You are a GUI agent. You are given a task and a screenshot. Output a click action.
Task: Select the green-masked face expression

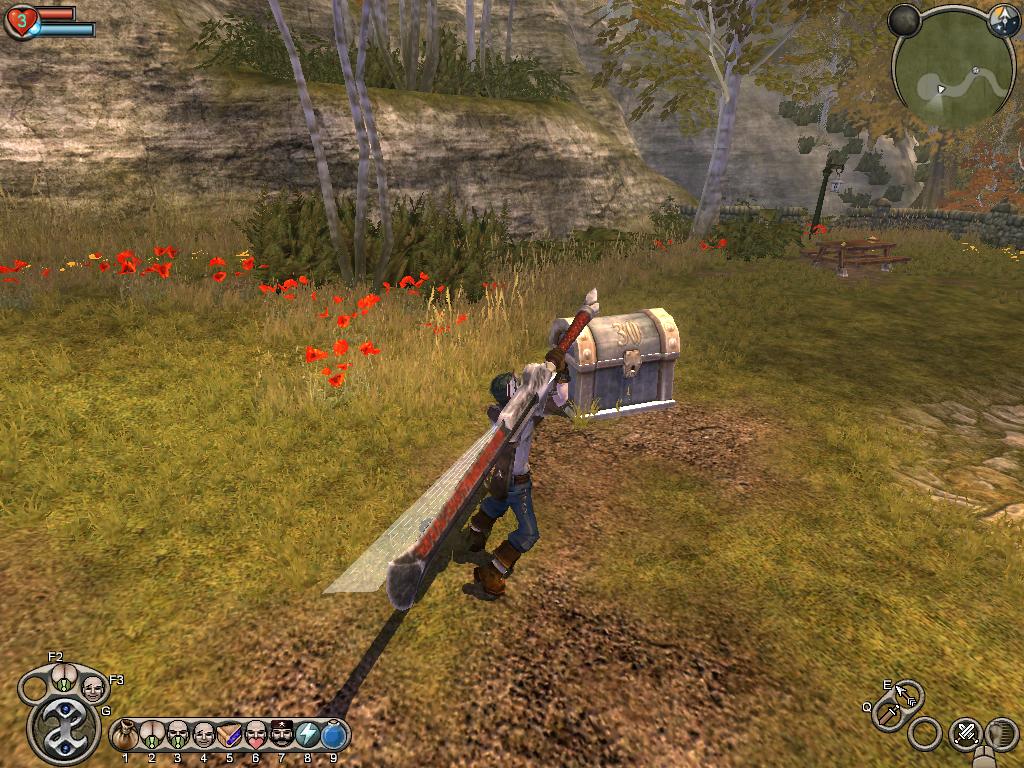click(178, 735)
